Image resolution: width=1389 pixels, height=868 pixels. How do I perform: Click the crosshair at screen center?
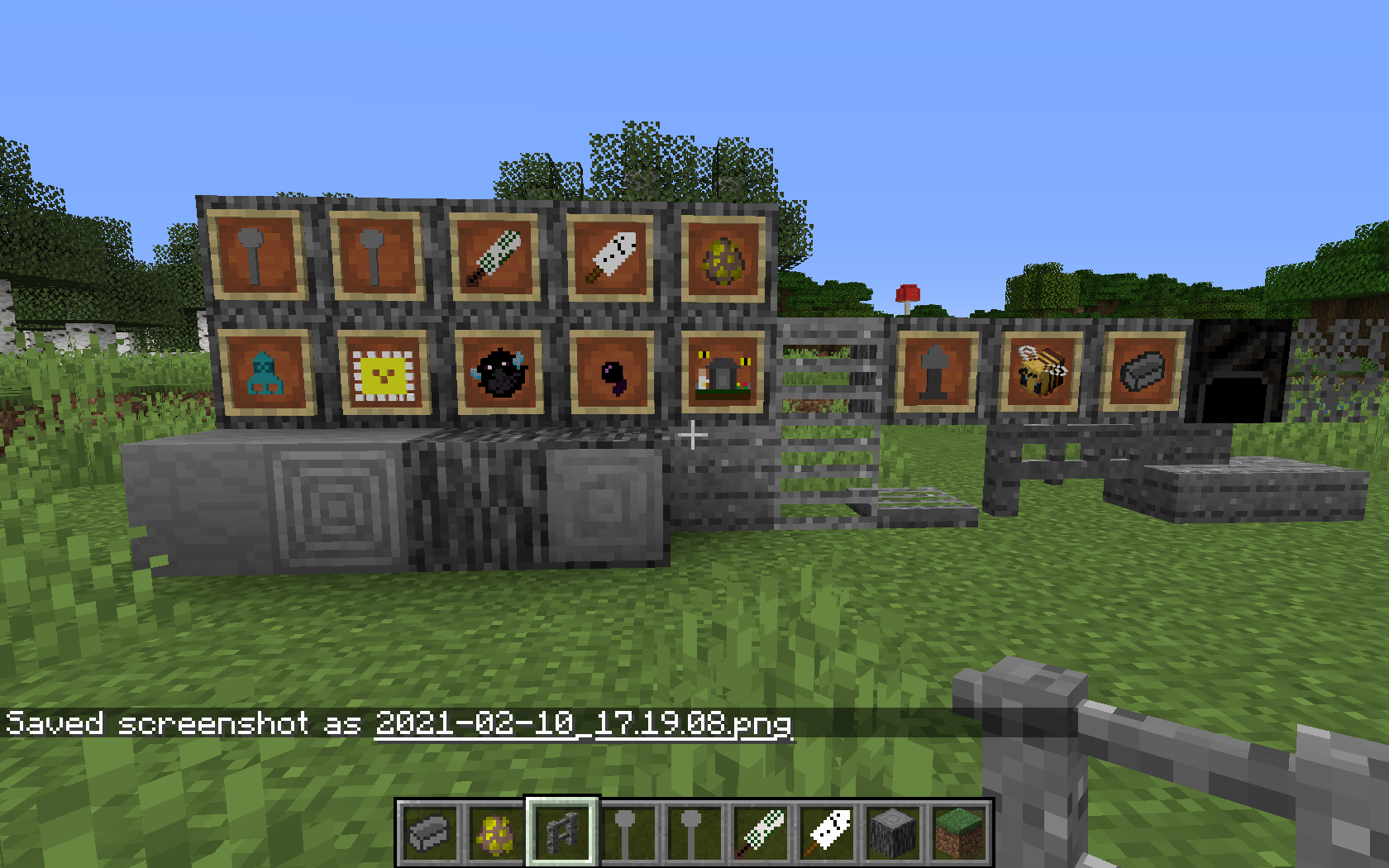[x=693, y=434]
